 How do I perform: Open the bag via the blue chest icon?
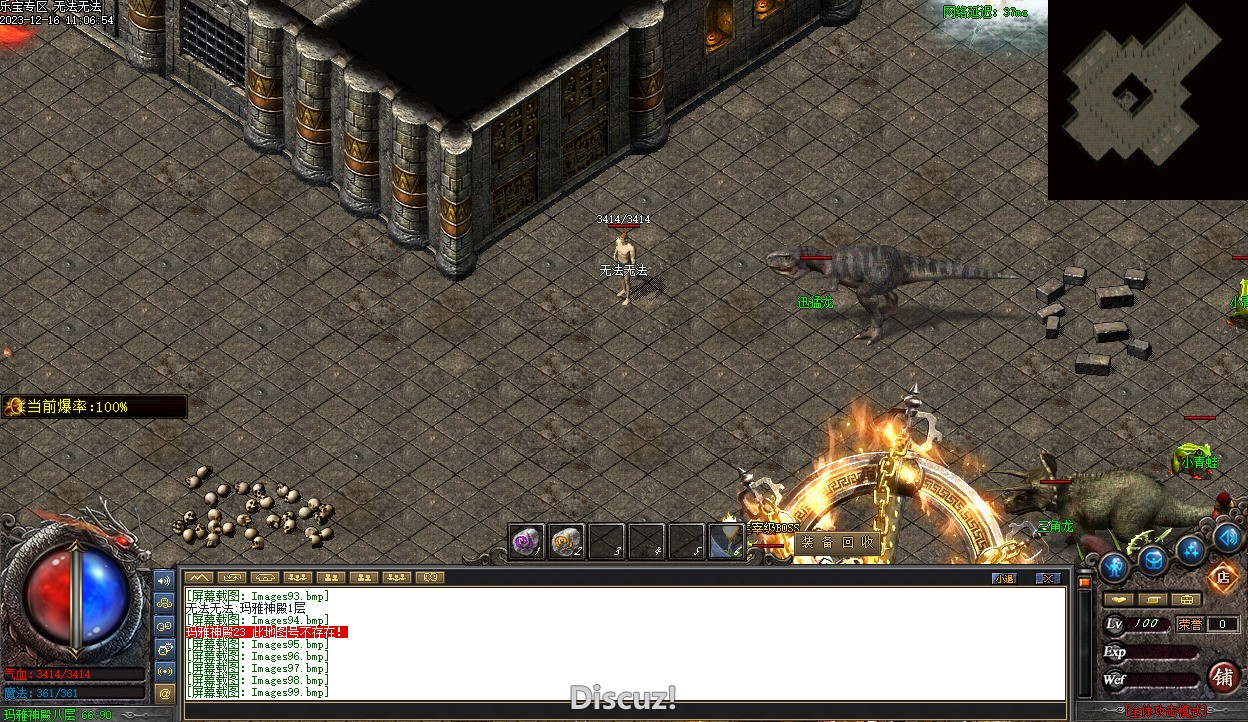coord(1153,560)
